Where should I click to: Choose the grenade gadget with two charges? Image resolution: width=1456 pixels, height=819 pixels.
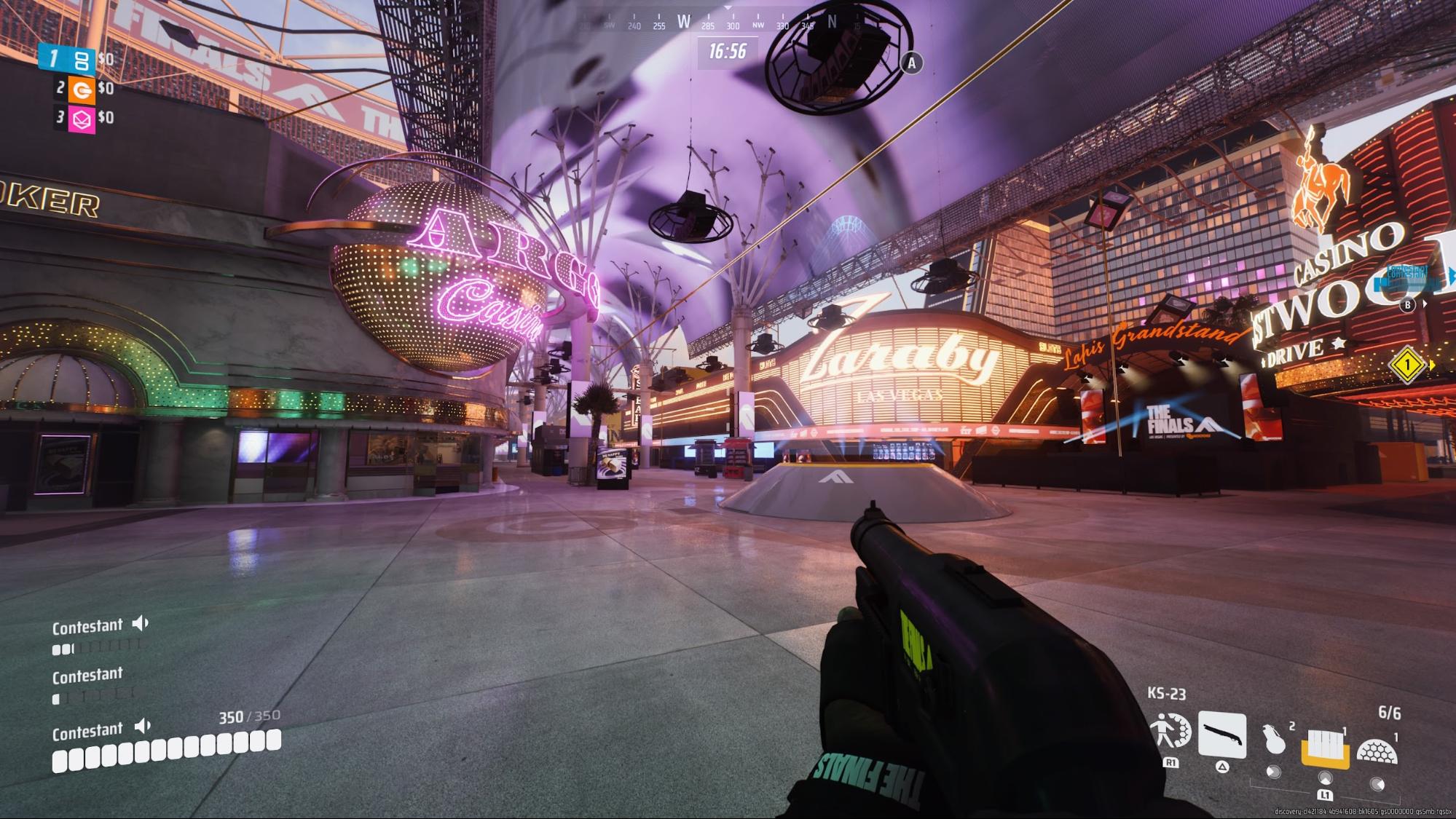(x=1275, y=742)
